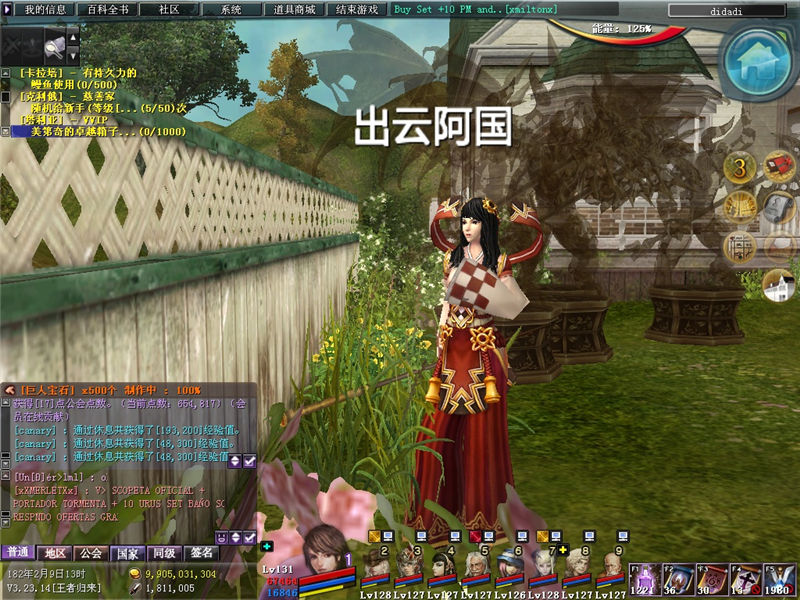Open the 我的信息 menu
The image size is (800, 600).
pyautogui.click(x=45, y=9)
